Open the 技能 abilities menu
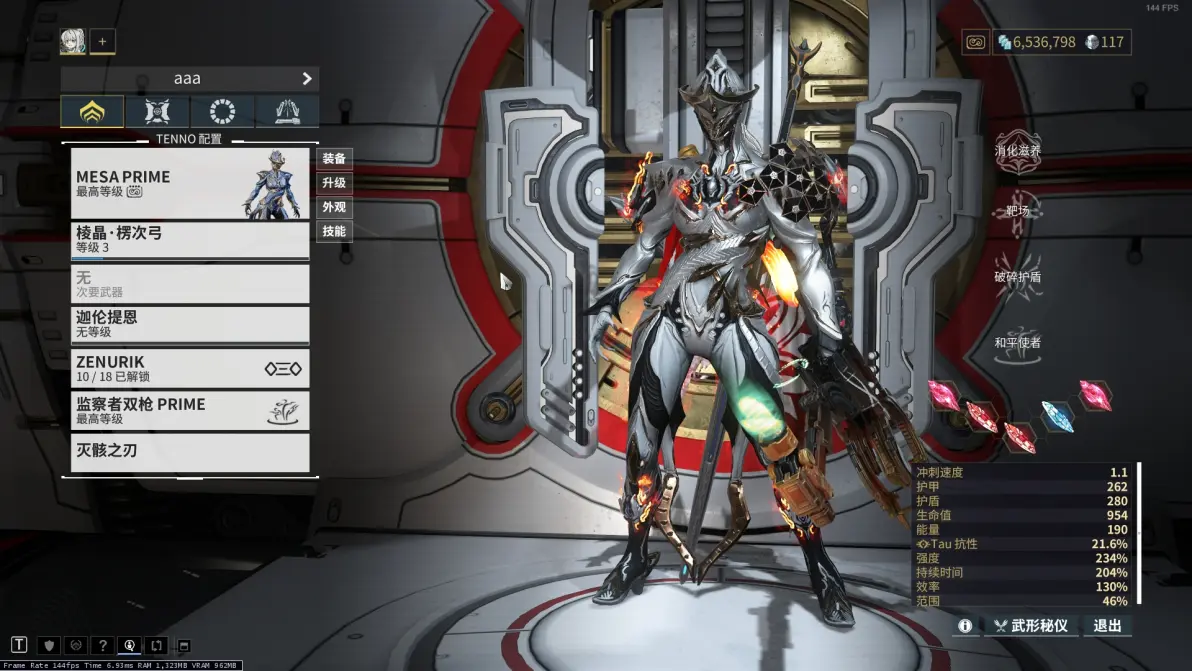Viewport: 1192px width, 671px height. (334, 231)
